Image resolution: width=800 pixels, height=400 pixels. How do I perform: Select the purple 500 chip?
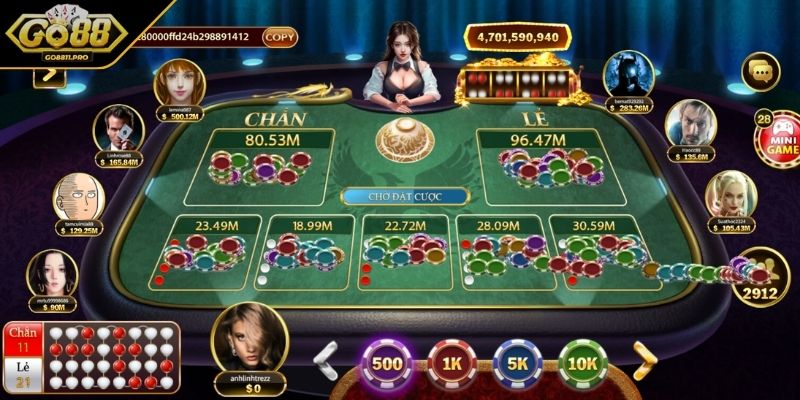coord(387,364)
